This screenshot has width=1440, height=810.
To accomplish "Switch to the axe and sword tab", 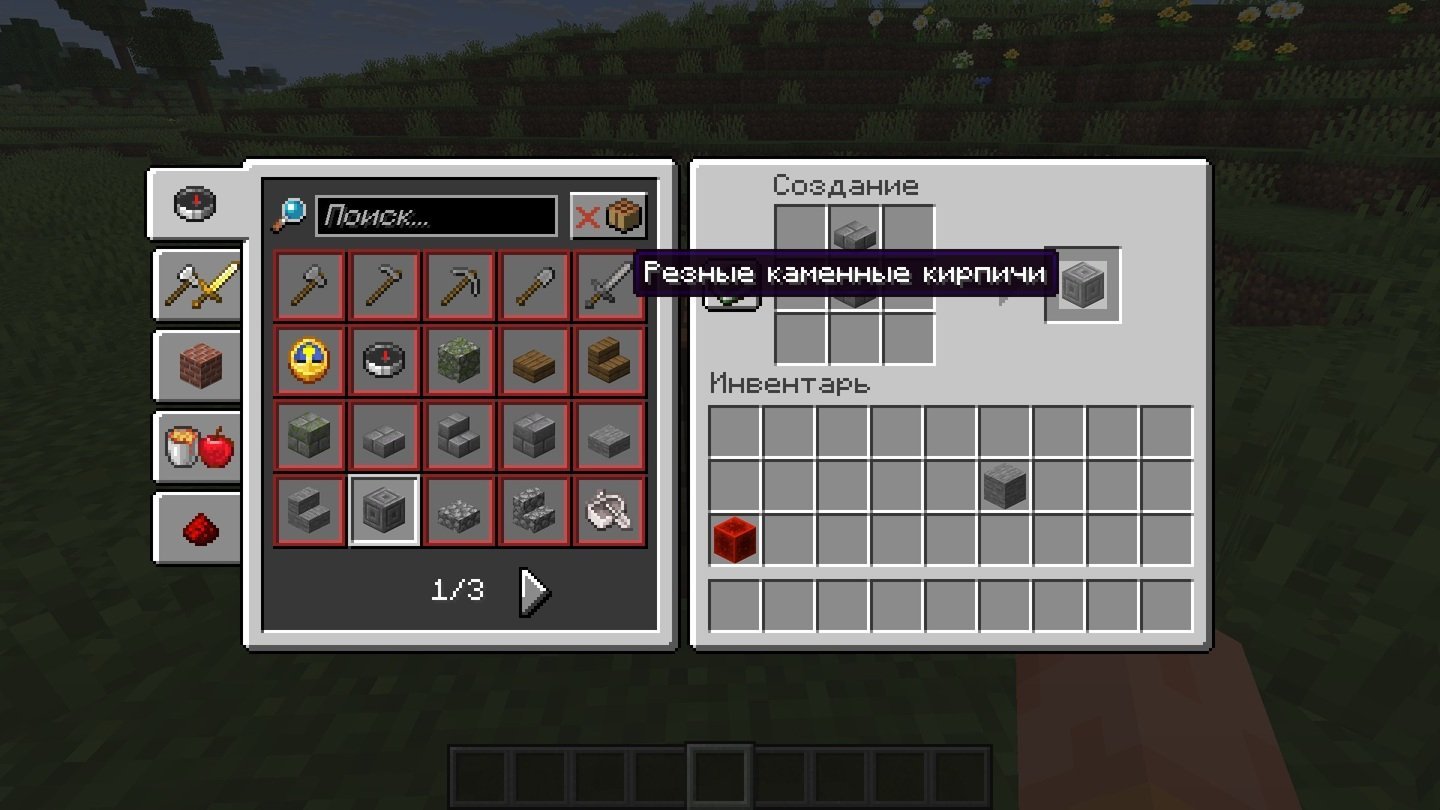I will (x=198, y=286).
